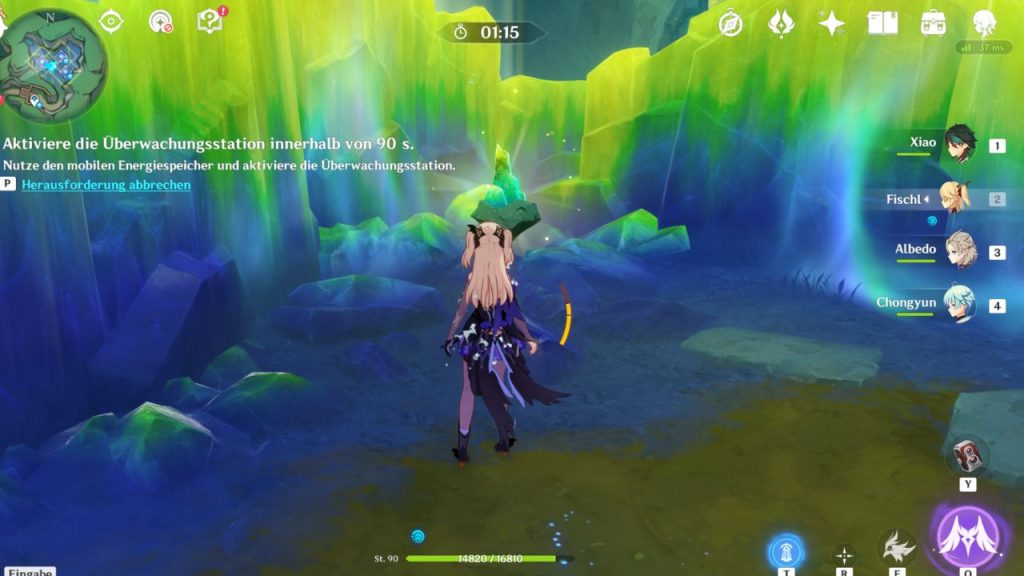Open the winged emblem icon in top bar
1024x576 pixels.
(781, 23)
